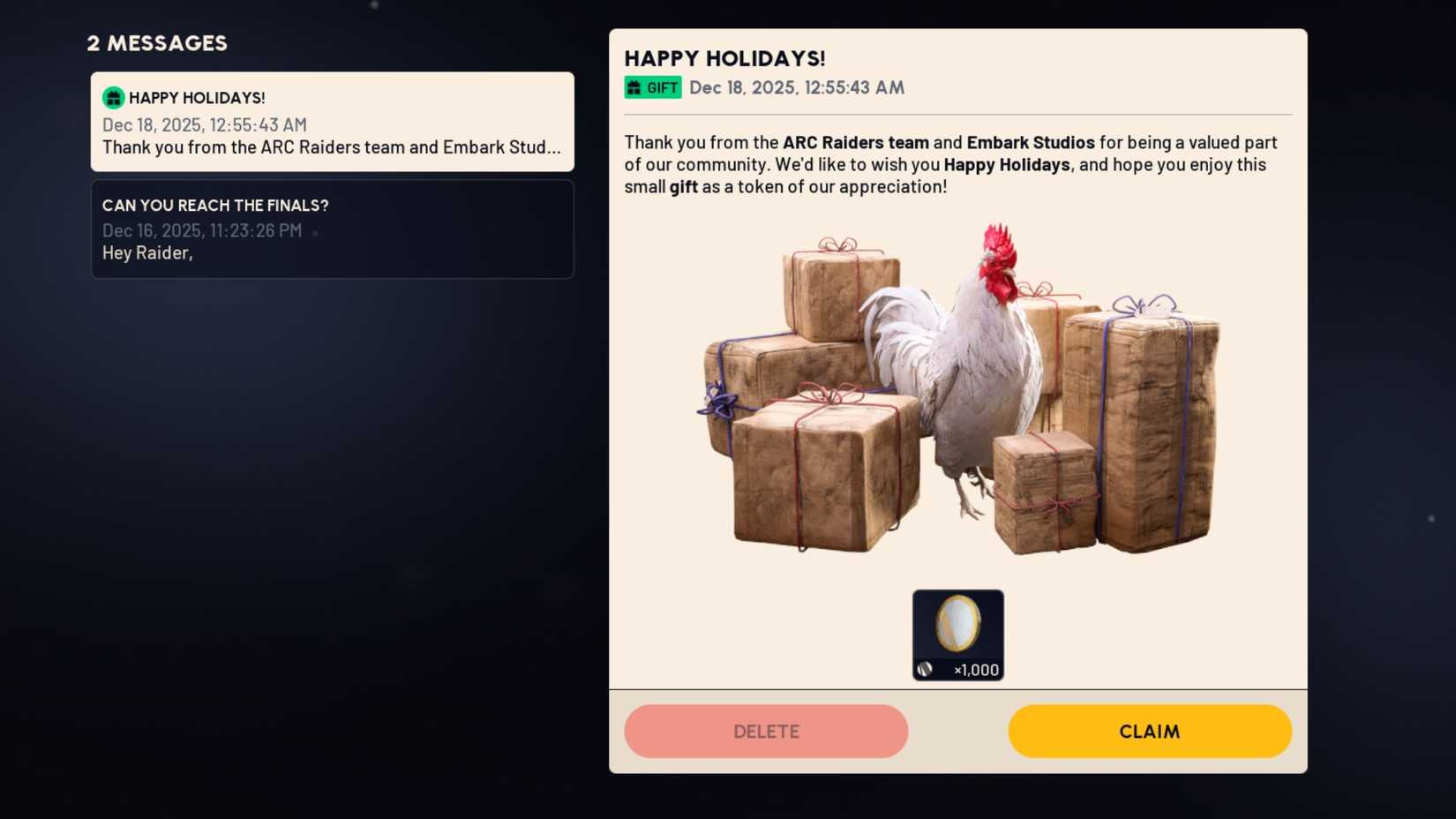Click the bold Embark Studios text
Image resolution: width=1456 pixels, height=819 pixels.
click(x=1031, y=142)
